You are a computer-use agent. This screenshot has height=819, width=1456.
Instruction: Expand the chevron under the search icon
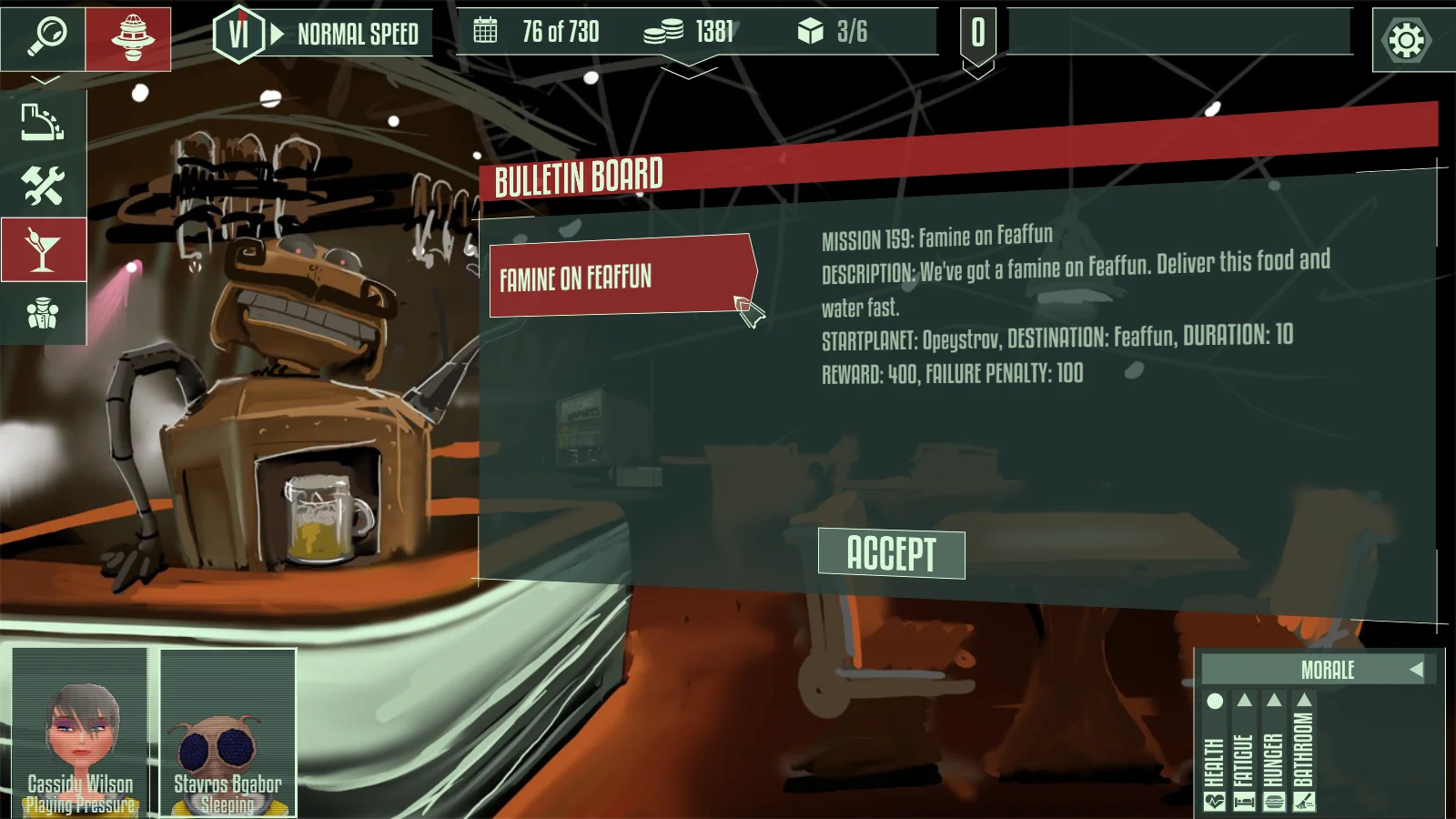click(x=45, y=81)
